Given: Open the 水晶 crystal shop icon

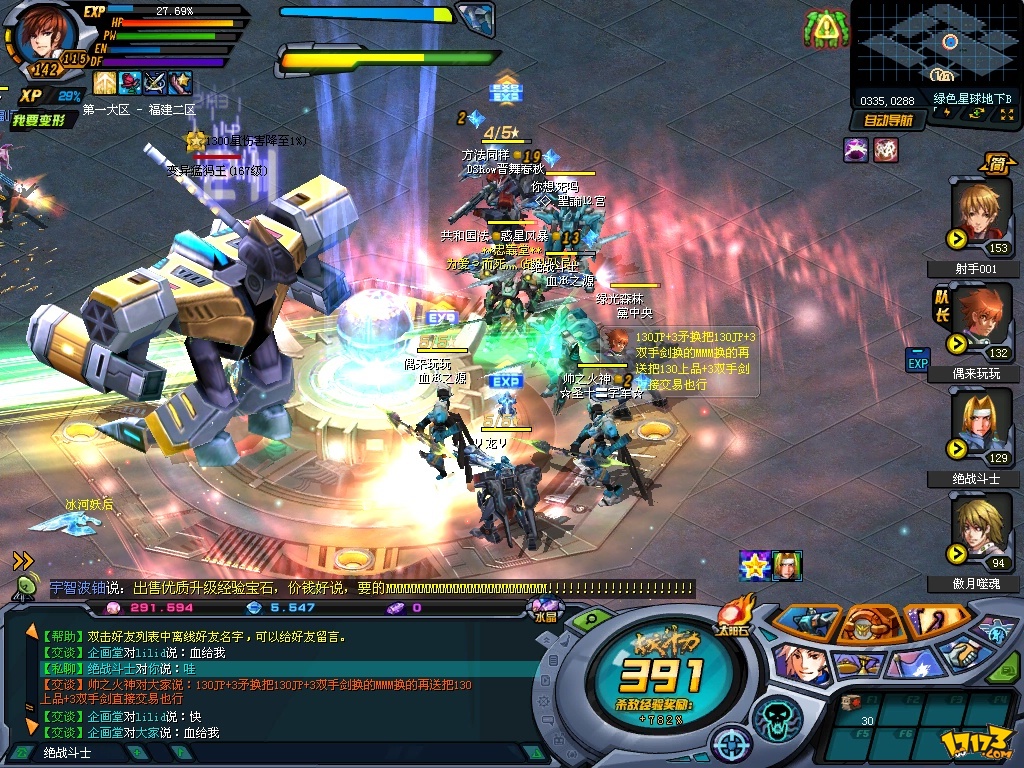Looking at the screenshot, I should point(546,608).
